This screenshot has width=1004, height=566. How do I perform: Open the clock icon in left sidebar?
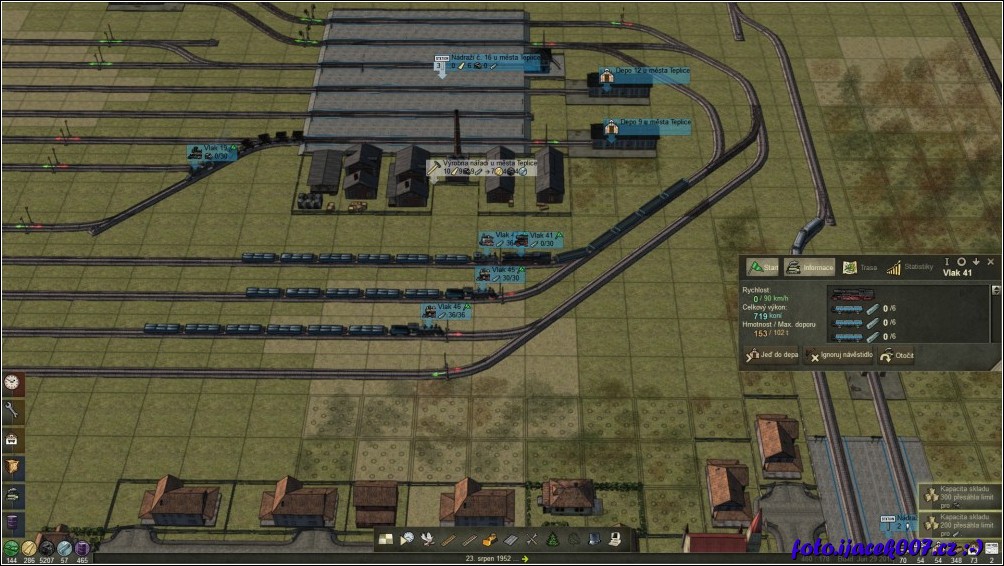coord(13,382)
